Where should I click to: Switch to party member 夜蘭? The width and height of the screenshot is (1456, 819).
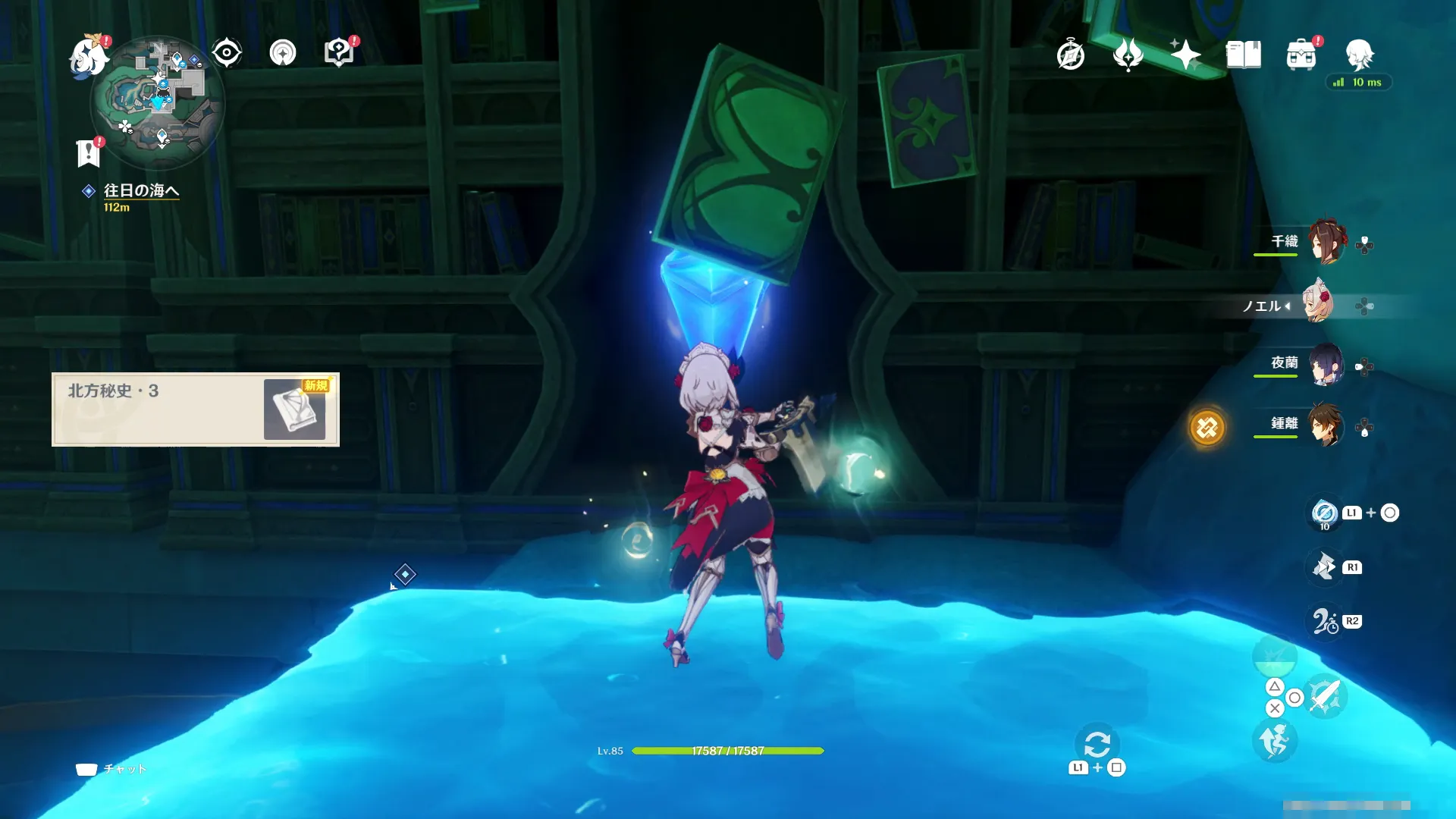click(x=1326, y=365)
